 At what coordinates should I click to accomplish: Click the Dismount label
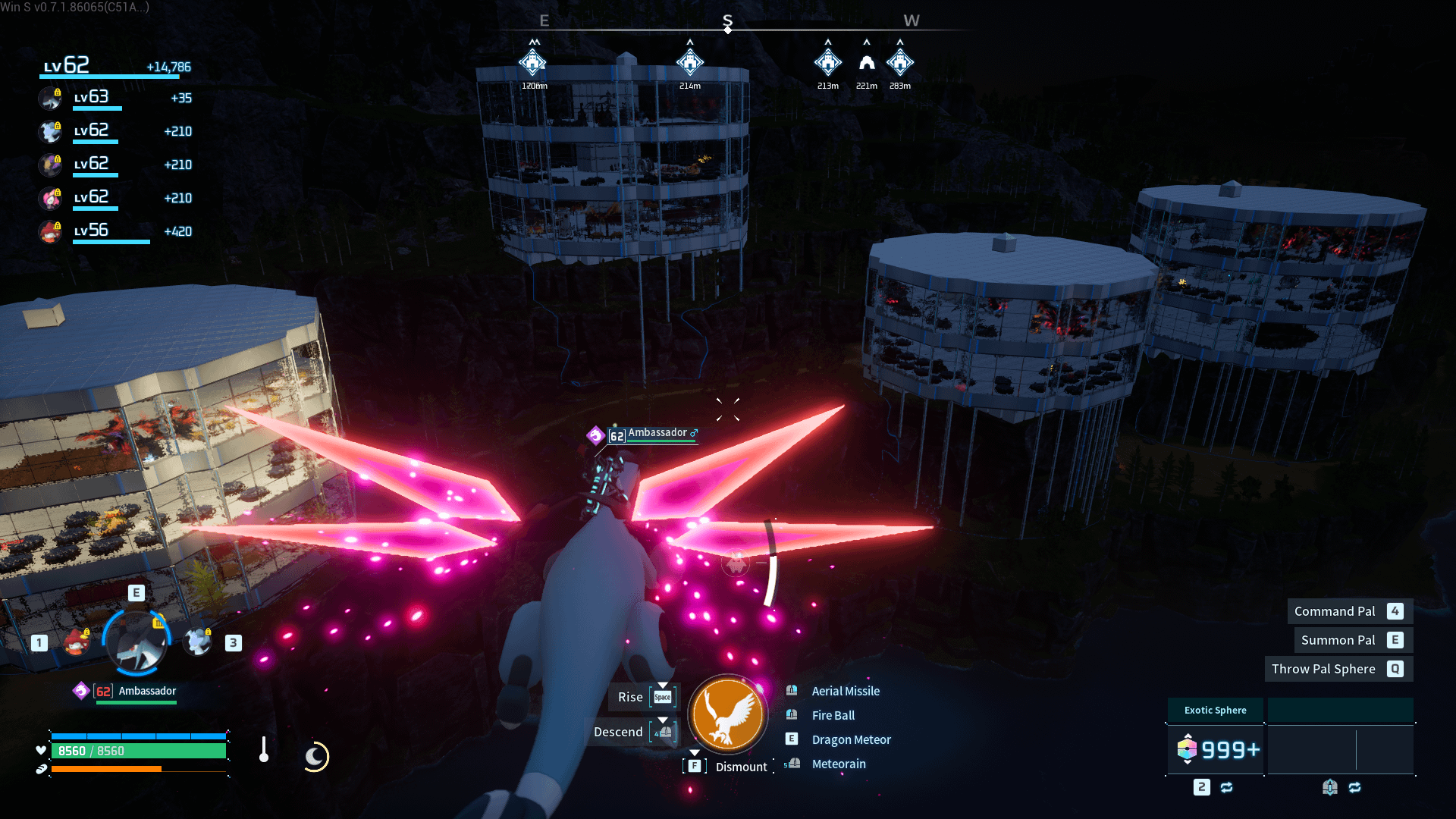[741, 767]
